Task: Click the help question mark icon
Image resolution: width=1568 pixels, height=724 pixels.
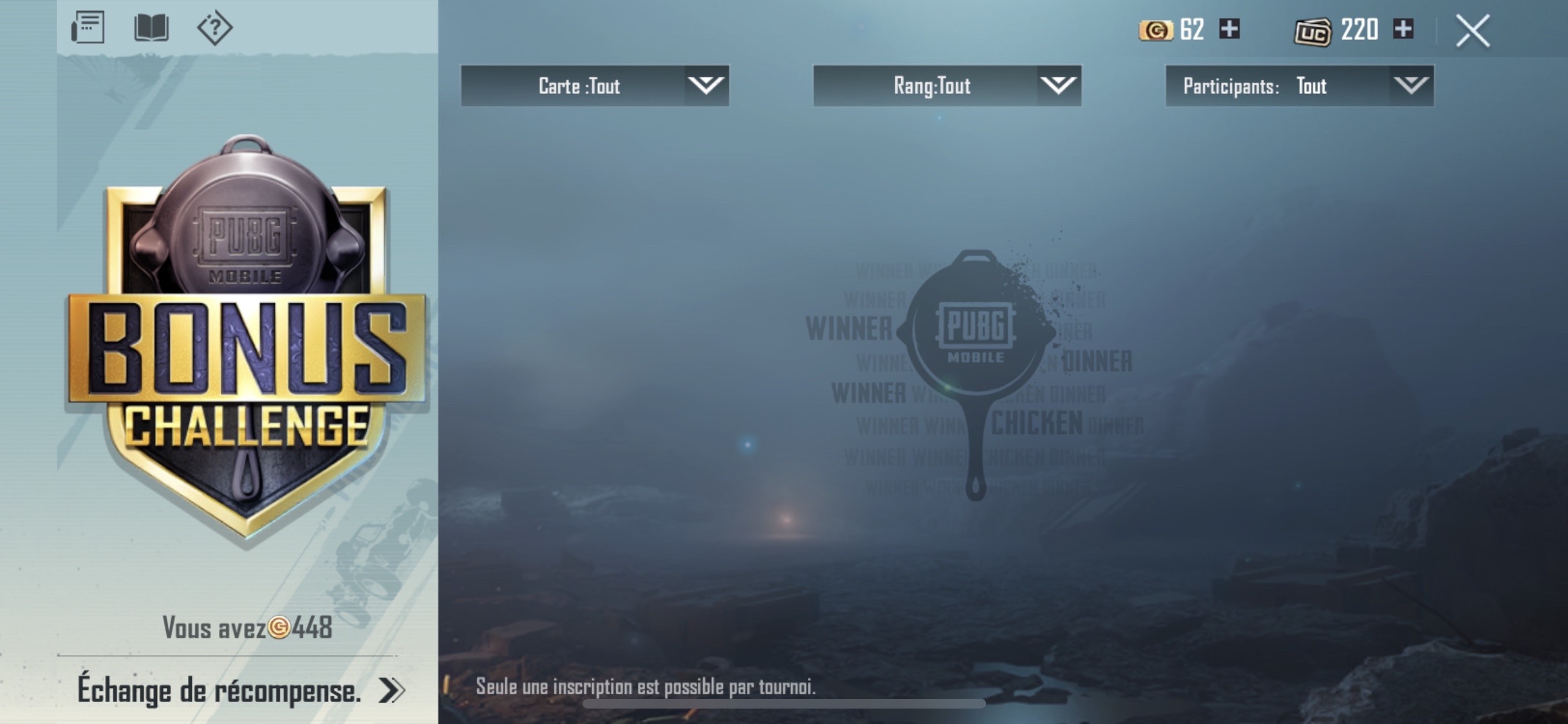Action: click(x=215, y=28)
